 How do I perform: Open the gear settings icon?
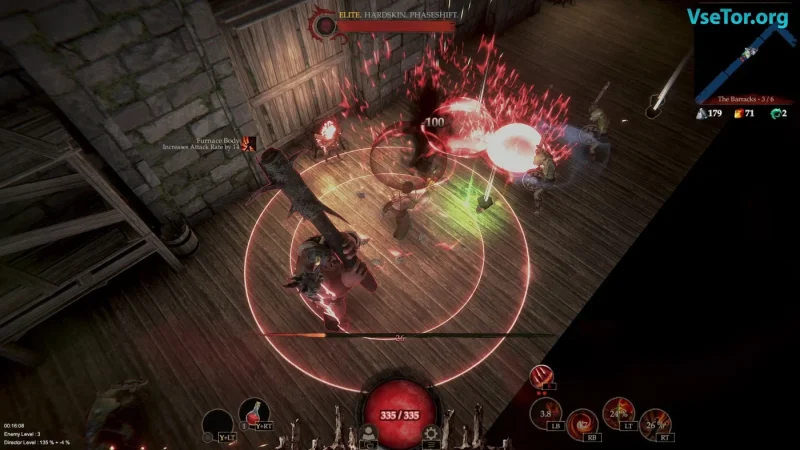tap(431, 433)
